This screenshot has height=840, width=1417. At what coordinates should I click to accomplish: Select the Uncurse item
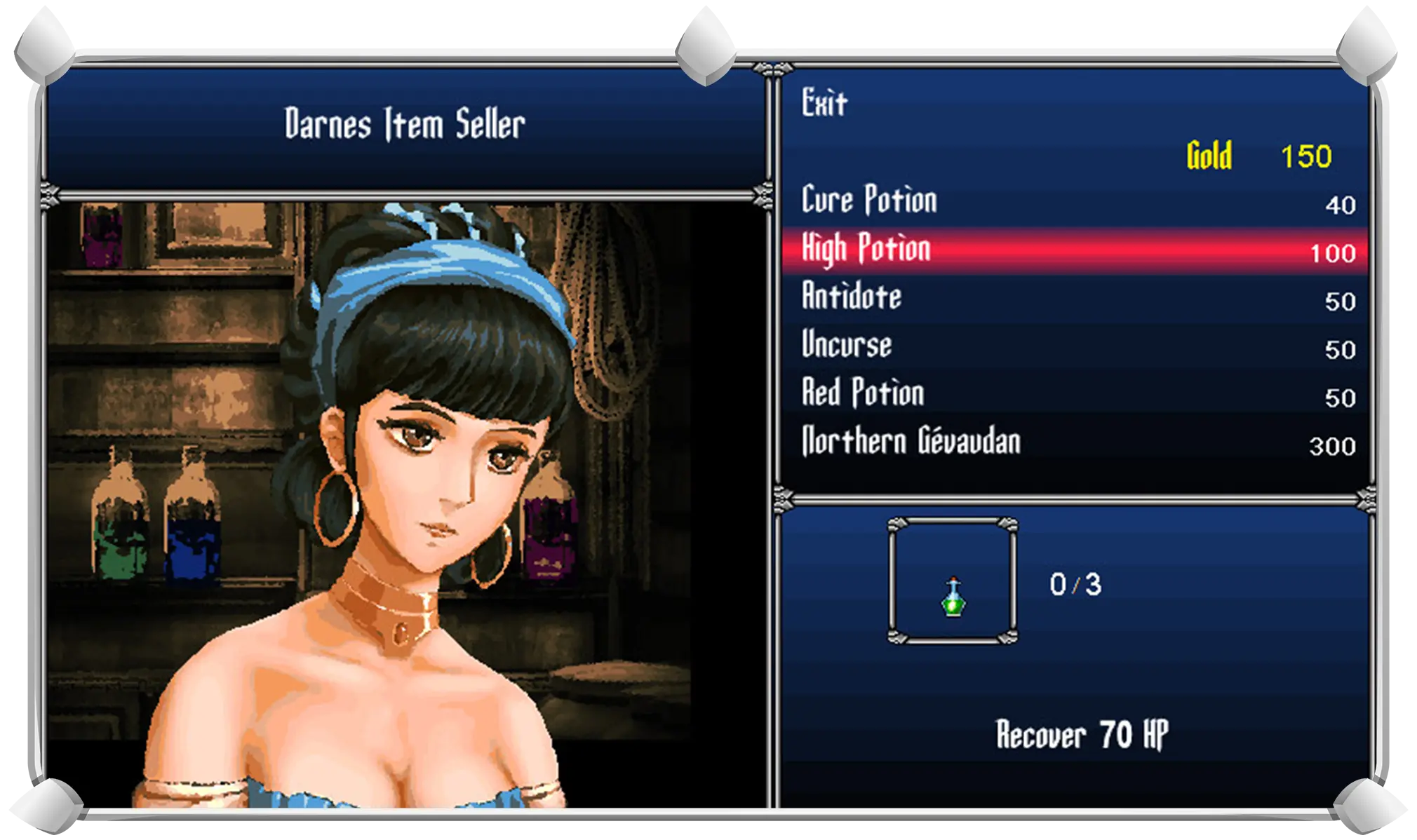pos(847,346)
